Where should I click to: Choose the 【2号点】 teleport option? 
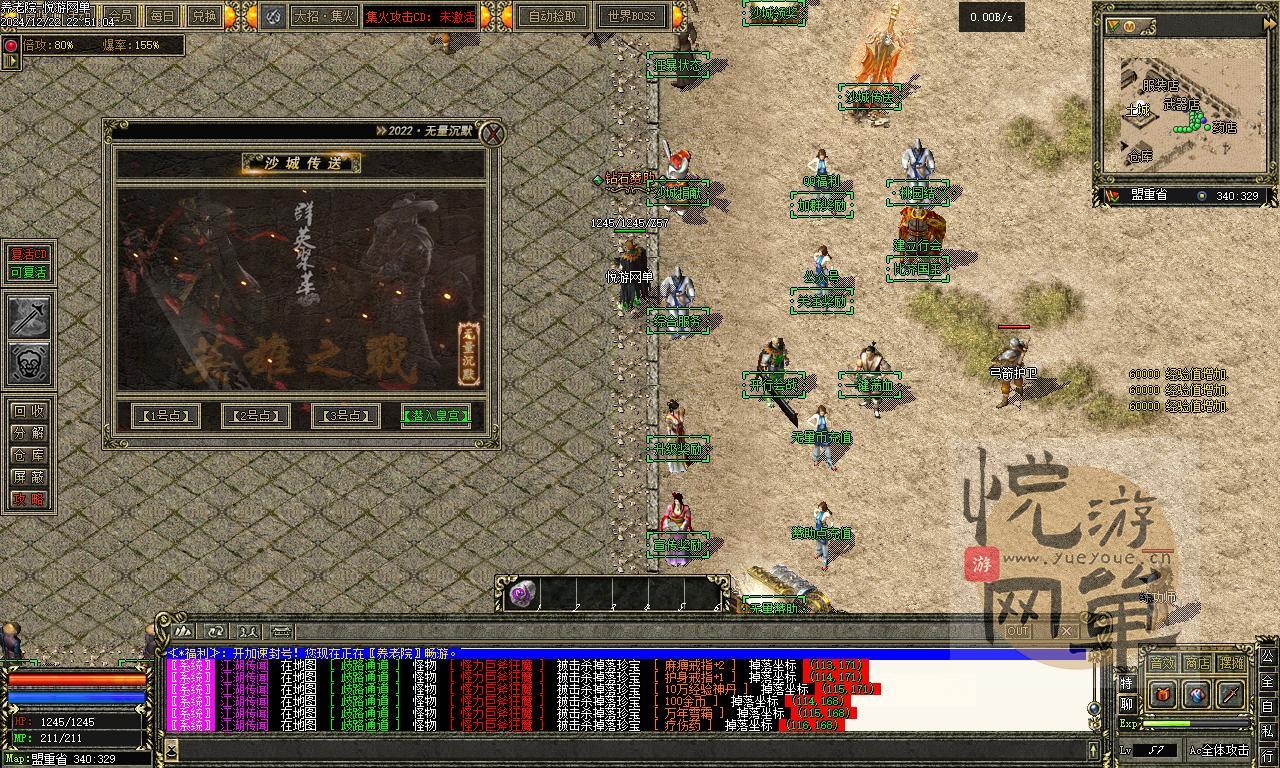[255, 415]
